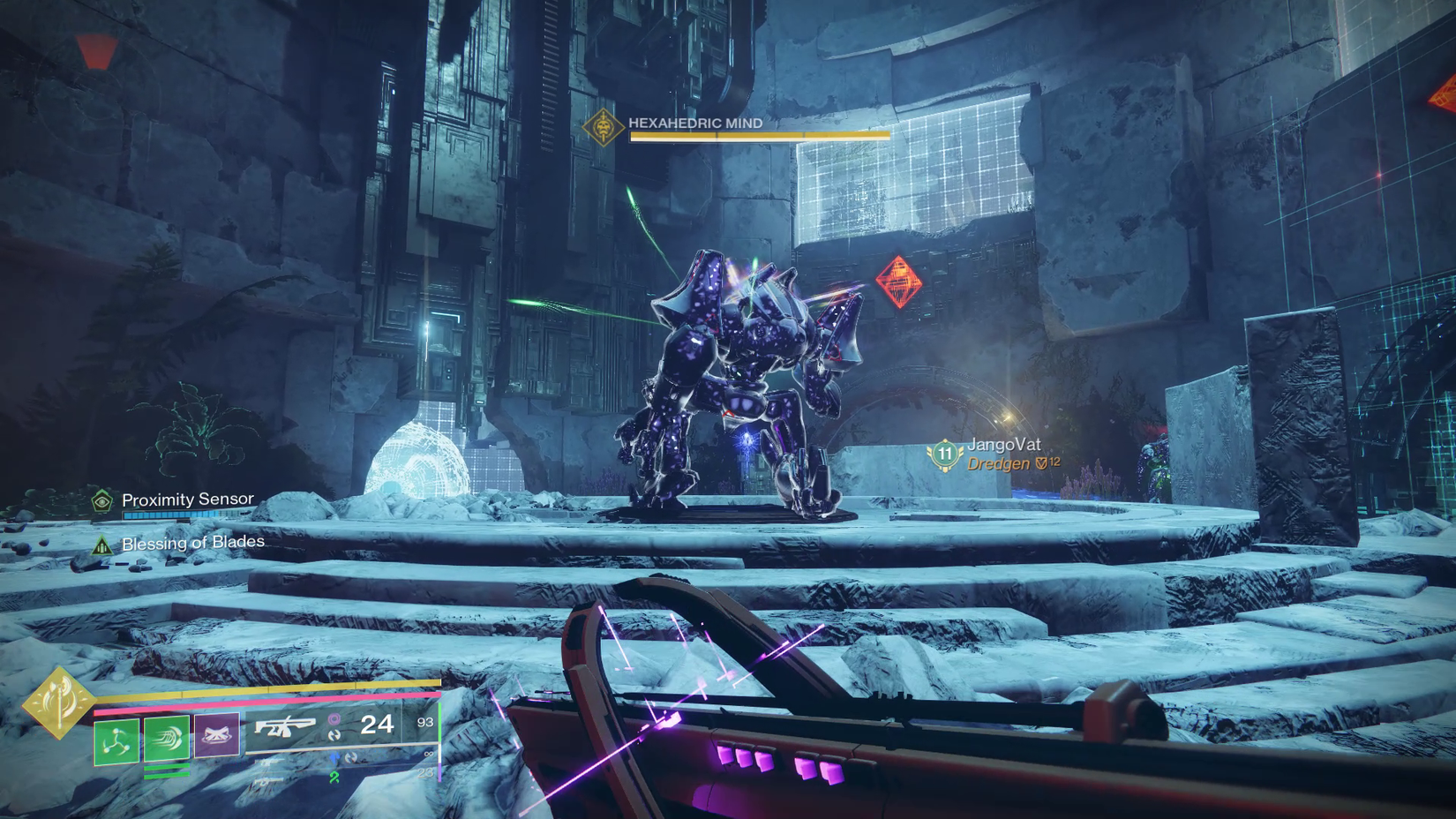Click the Void element symbol near ammo count
The height and width of the screenshot is (819, 1456).
pos(334,719)
